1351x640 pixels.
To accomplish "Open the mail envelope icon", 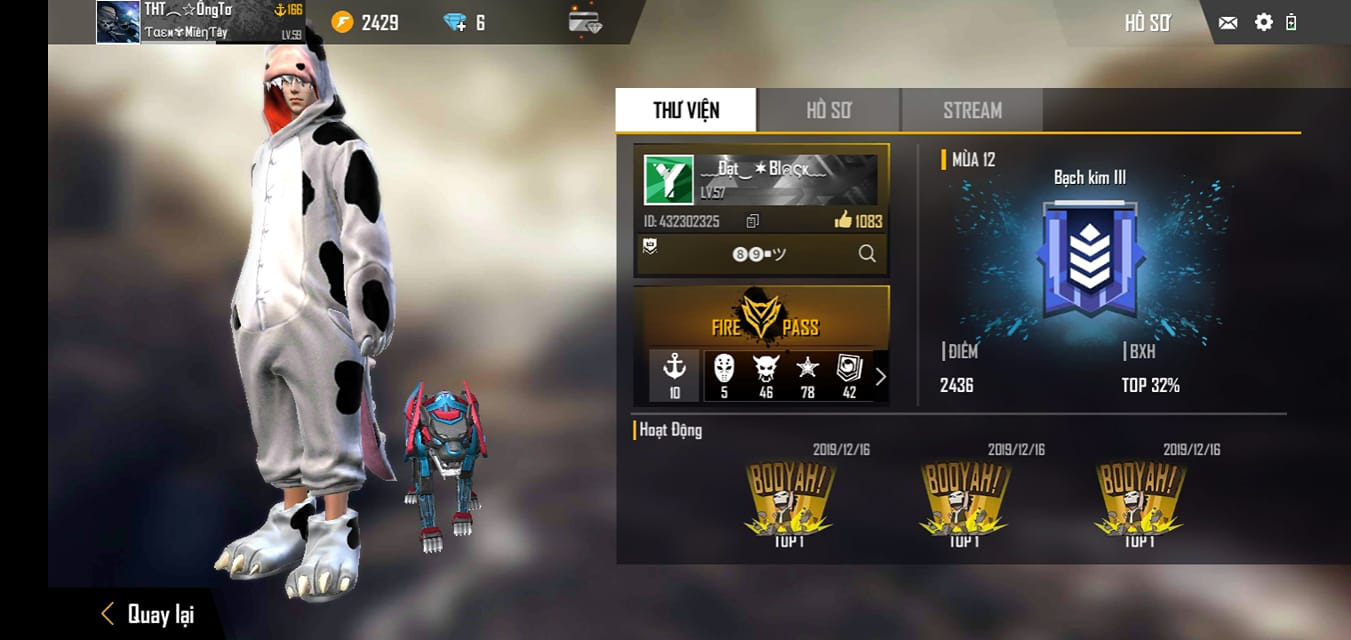I will point(1228,22).
